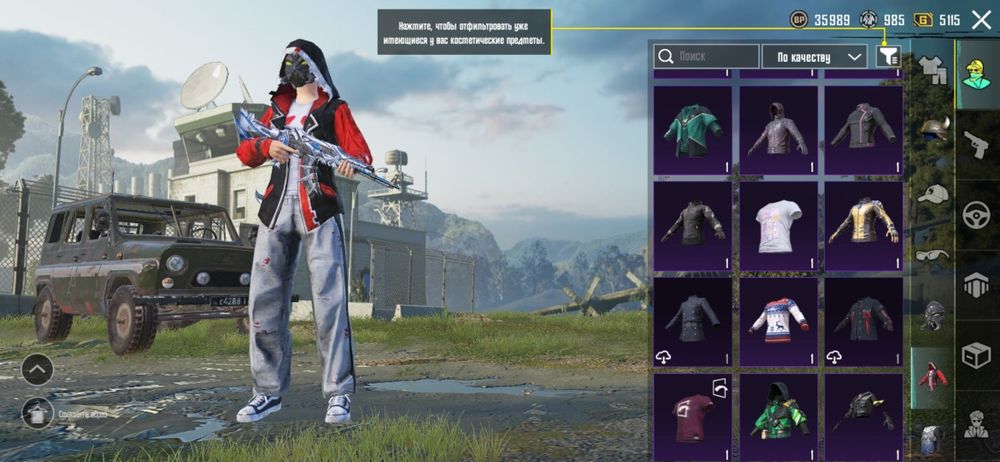Switch to the helmet headgear subcategory
Image resolution: width=1000 pixels, height=462 pixels.
point(934,130)
